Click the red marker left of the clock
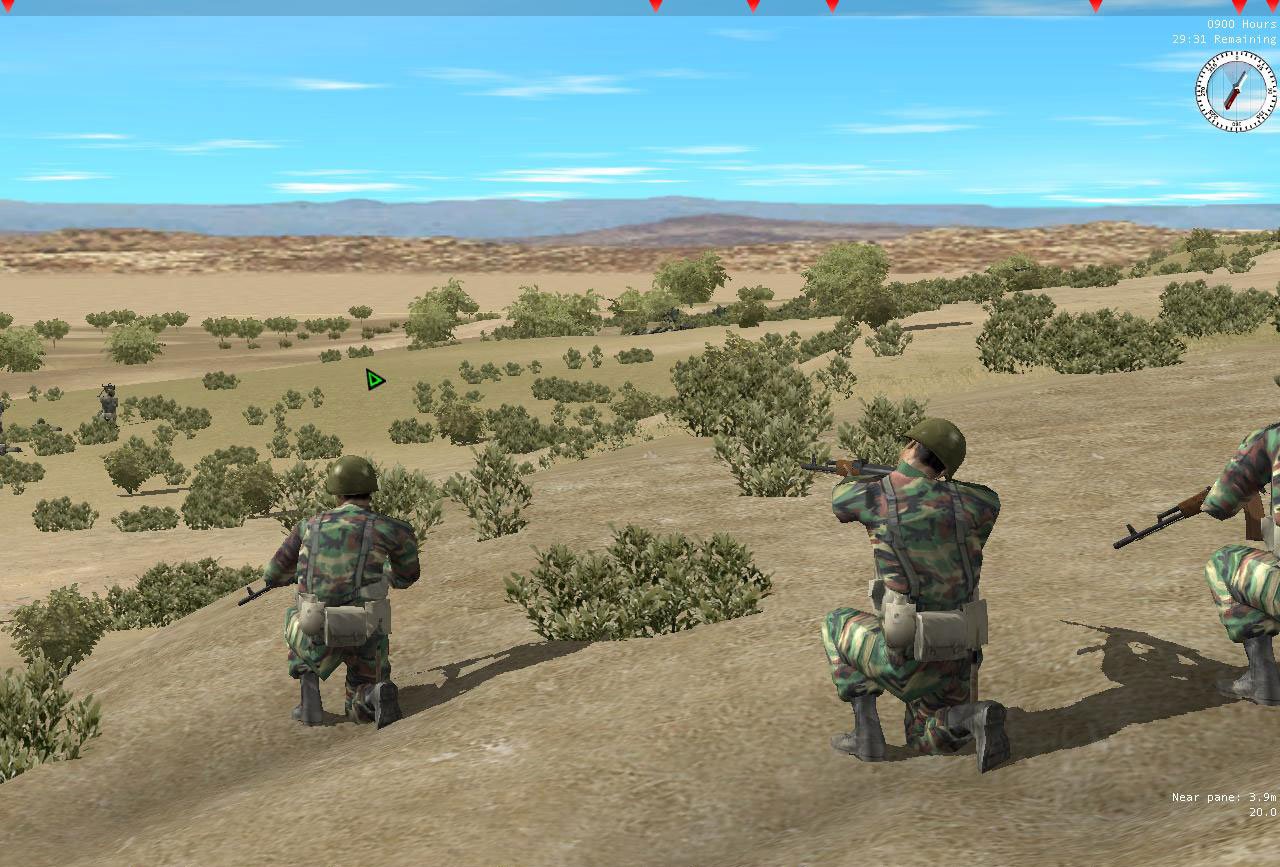 [x=1094, y=8]
